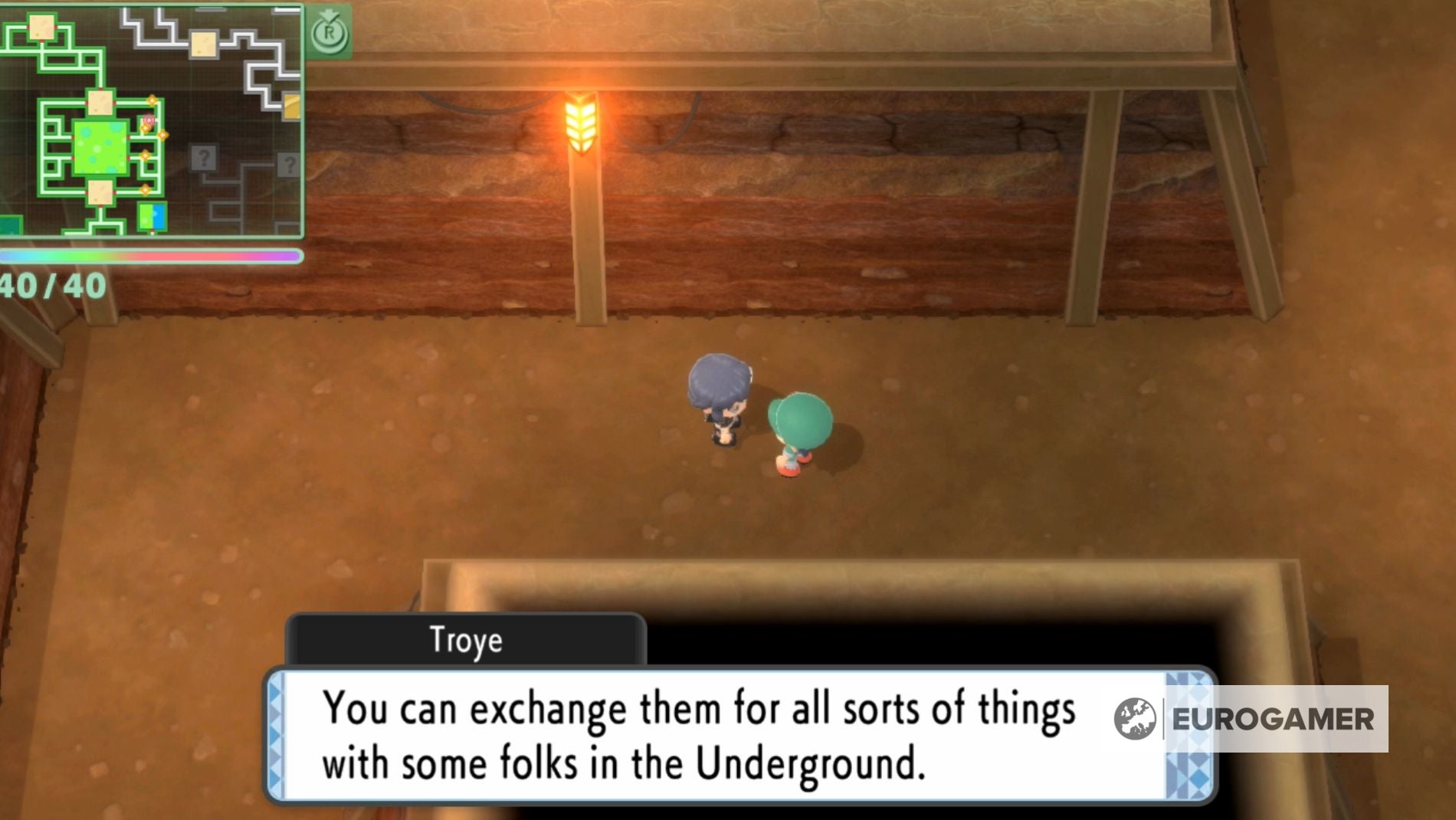Toggle the small teal room in minimap corner
Image resolution: width=1456 pixels, height=820 pixels.
(10, 223)
